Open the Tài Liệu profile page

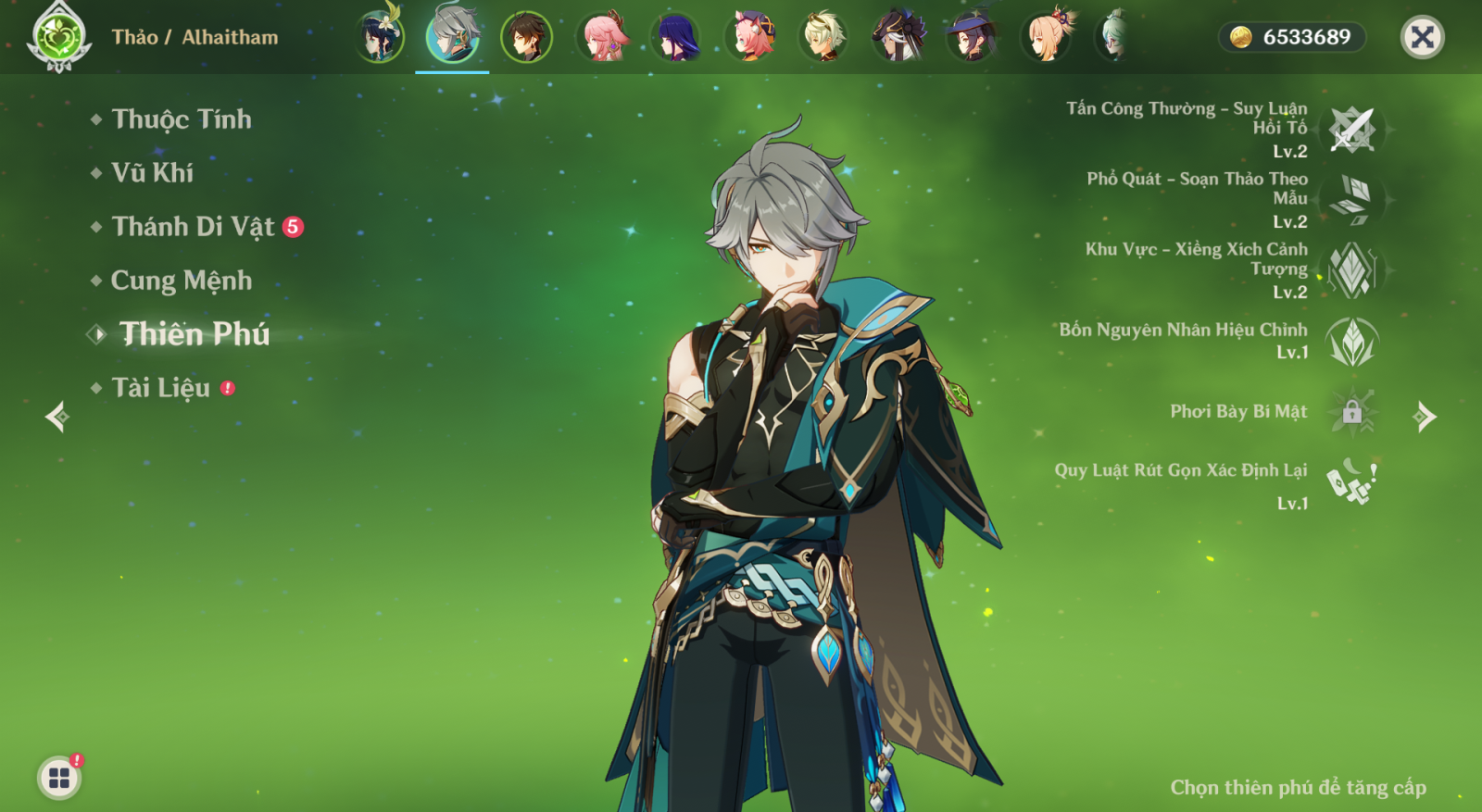(x=160, y=388)
